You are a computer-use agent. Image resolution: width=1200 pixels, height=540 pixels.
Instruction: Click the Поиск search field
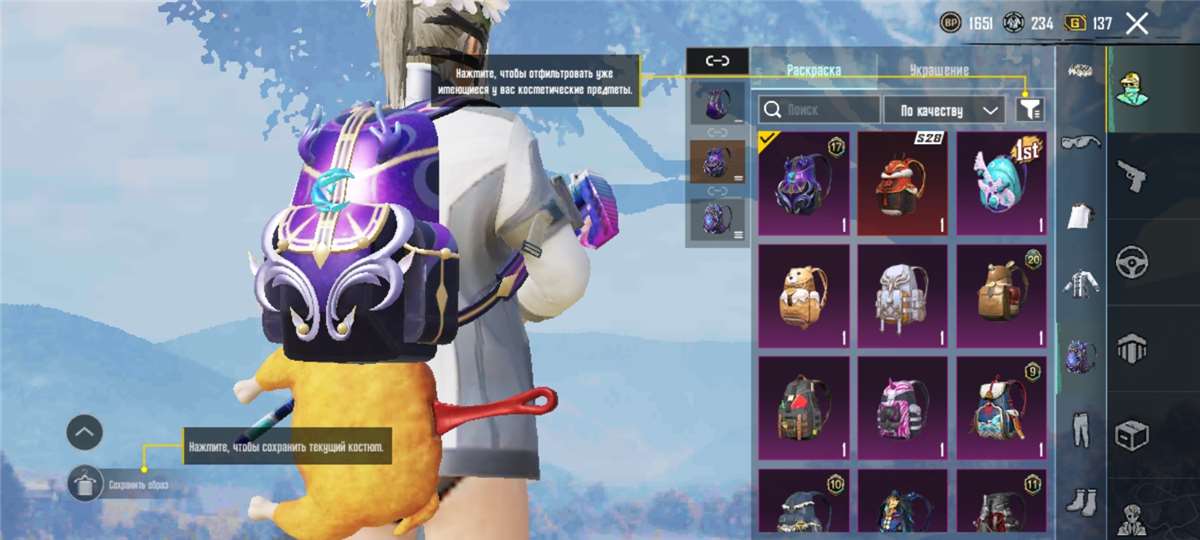tap(819, 109)
